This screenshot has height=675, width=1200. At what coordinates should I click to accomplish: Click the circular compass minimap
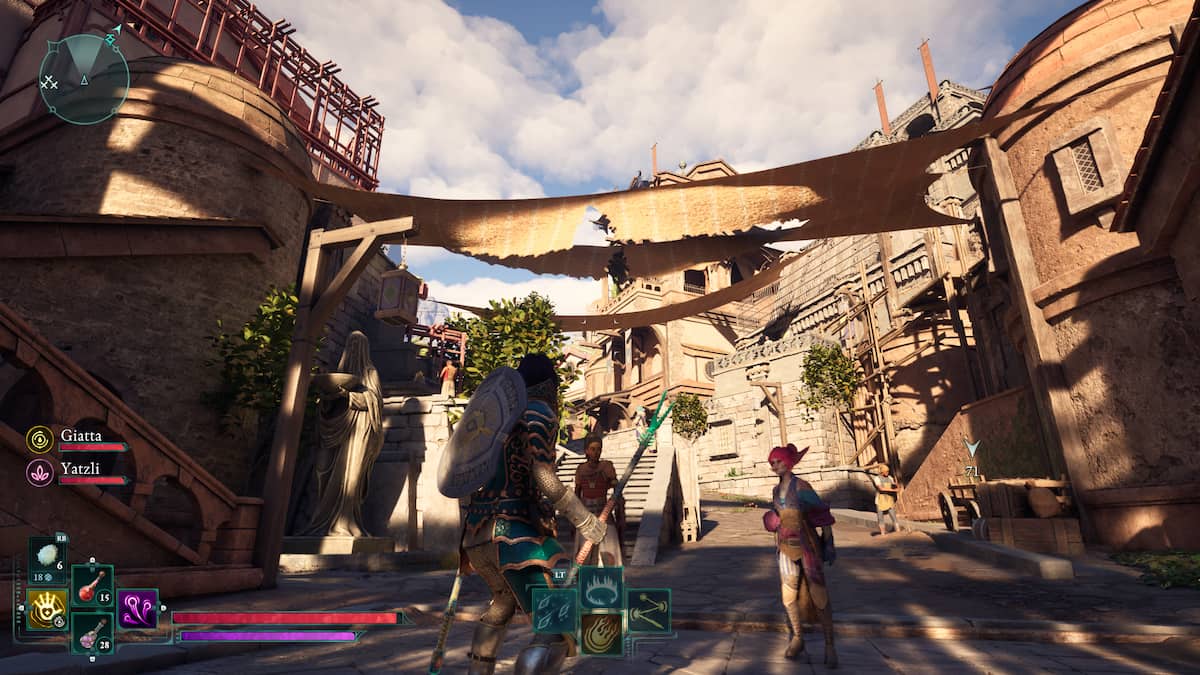click(84, 79)
